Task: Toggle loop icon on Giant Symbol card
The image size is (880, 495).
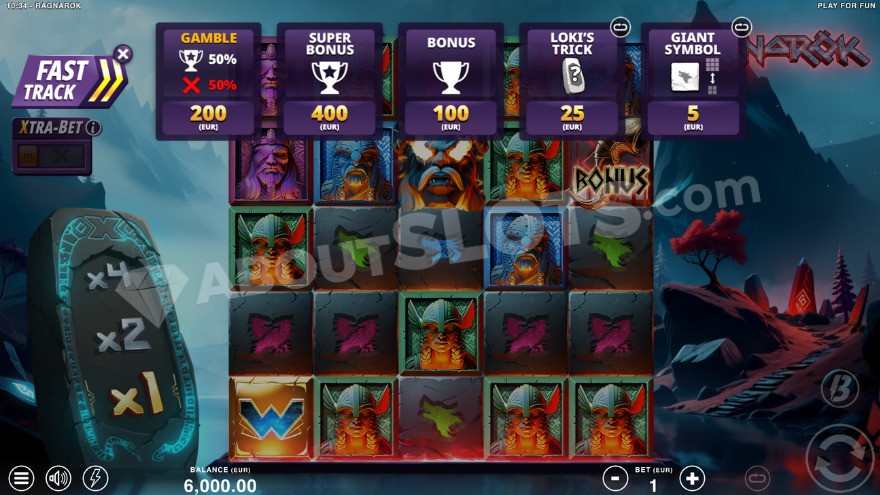Action: tap(741, 25)
